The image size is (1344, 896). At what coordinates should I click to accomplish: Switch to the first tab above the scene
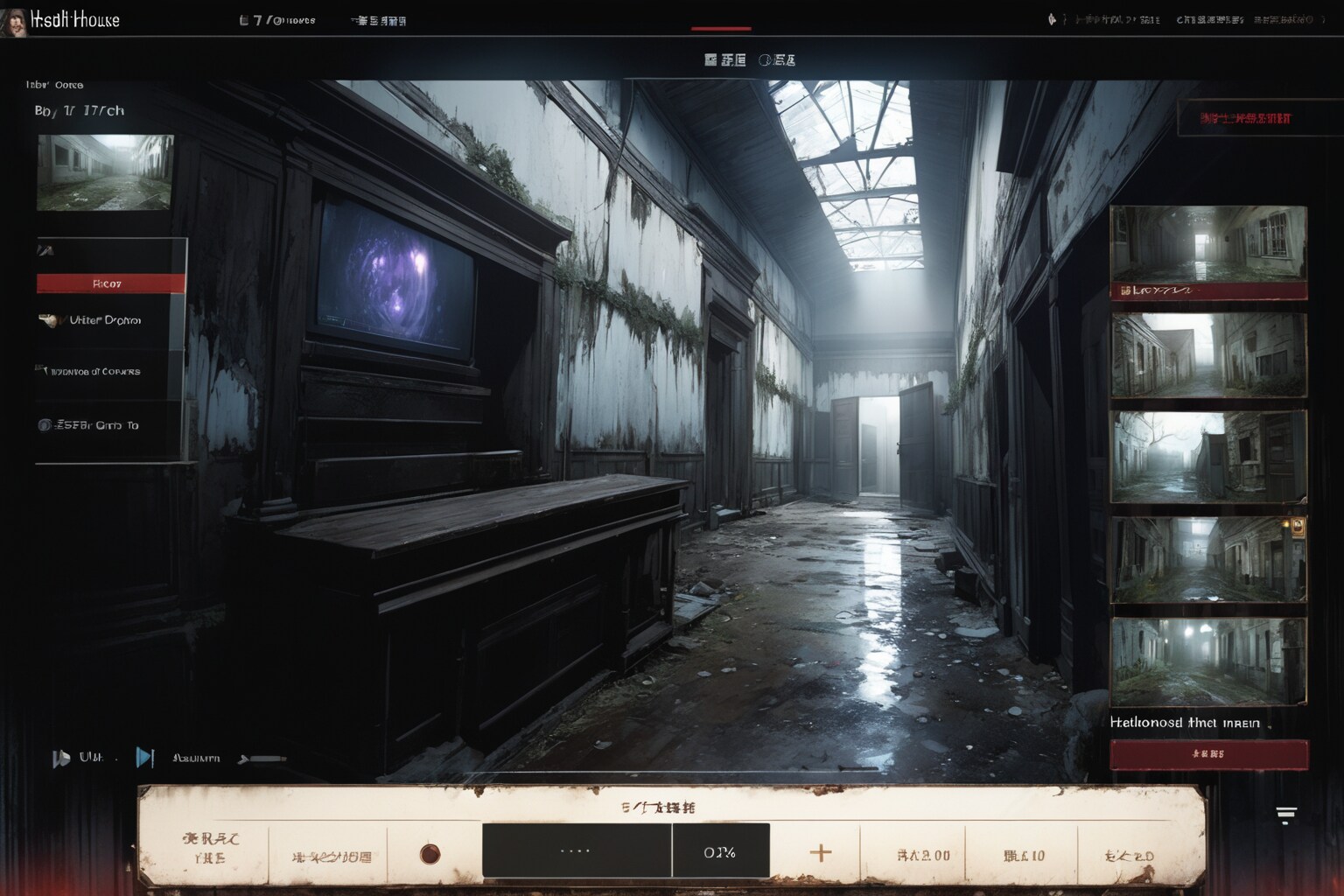724,60
